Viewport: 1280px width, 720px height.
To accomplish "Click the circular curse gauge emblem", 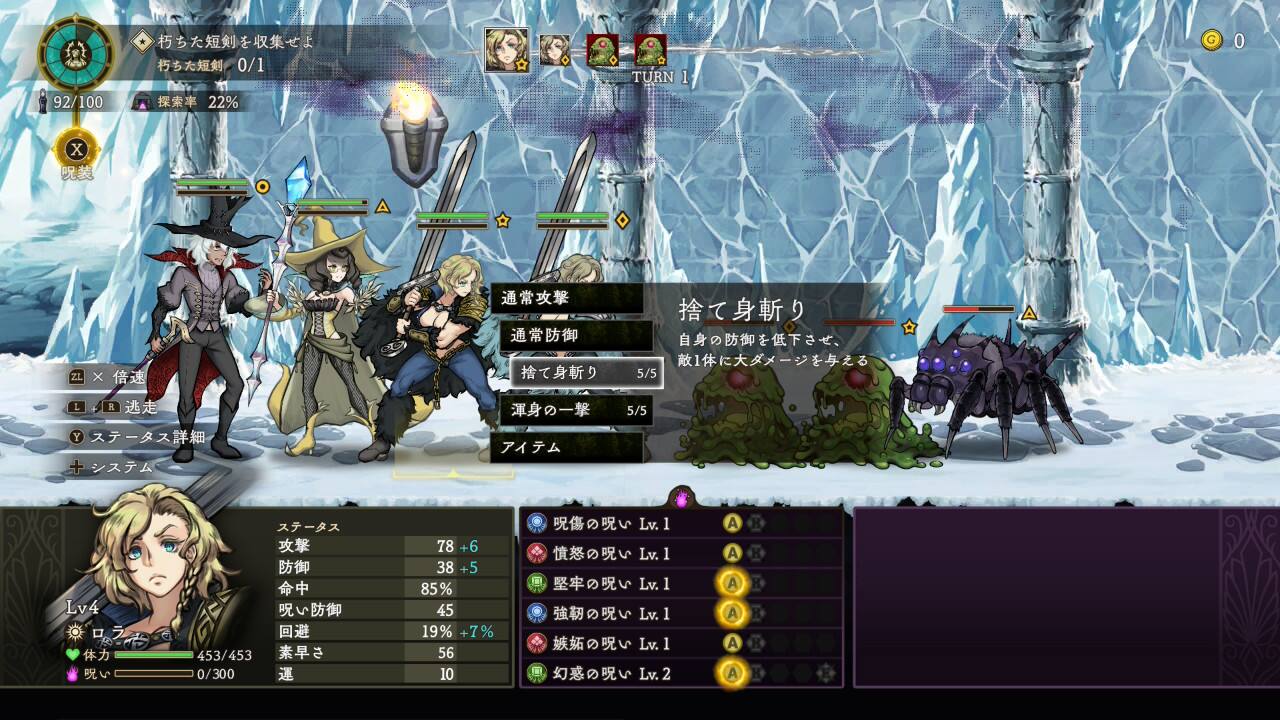I will click(76, 55).
